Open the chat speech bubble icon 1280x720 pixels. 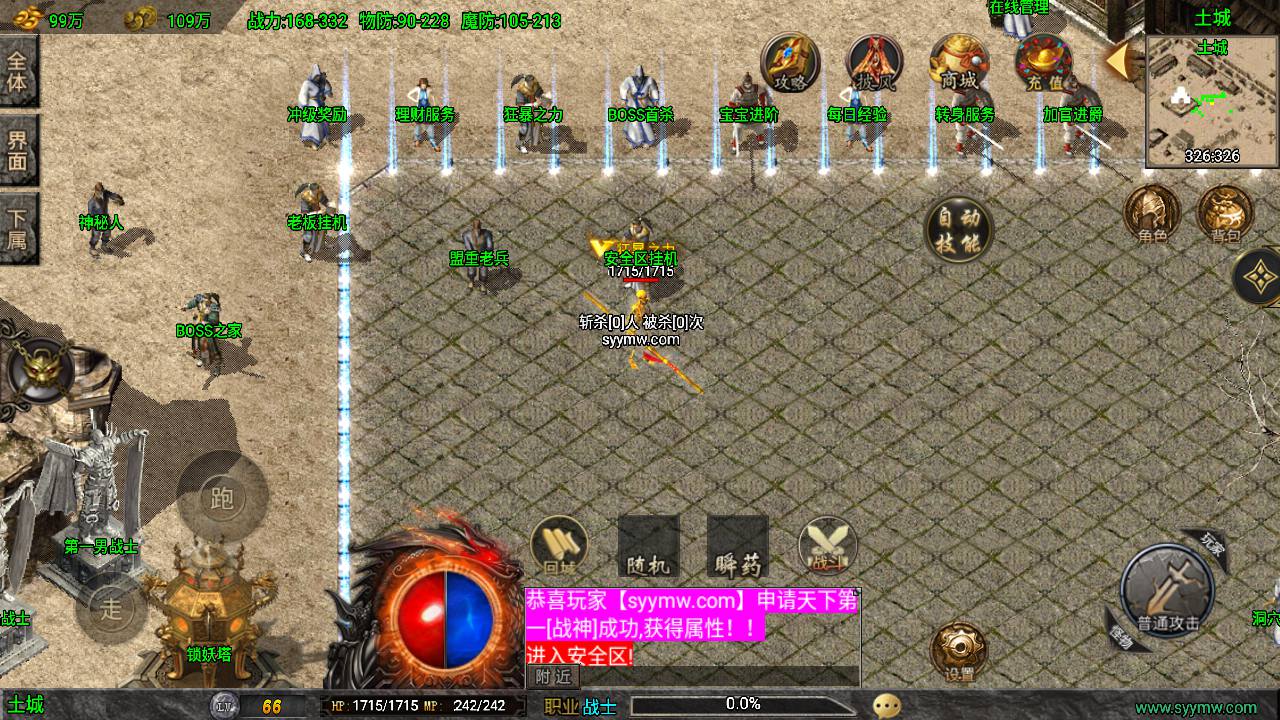point(886,706)
